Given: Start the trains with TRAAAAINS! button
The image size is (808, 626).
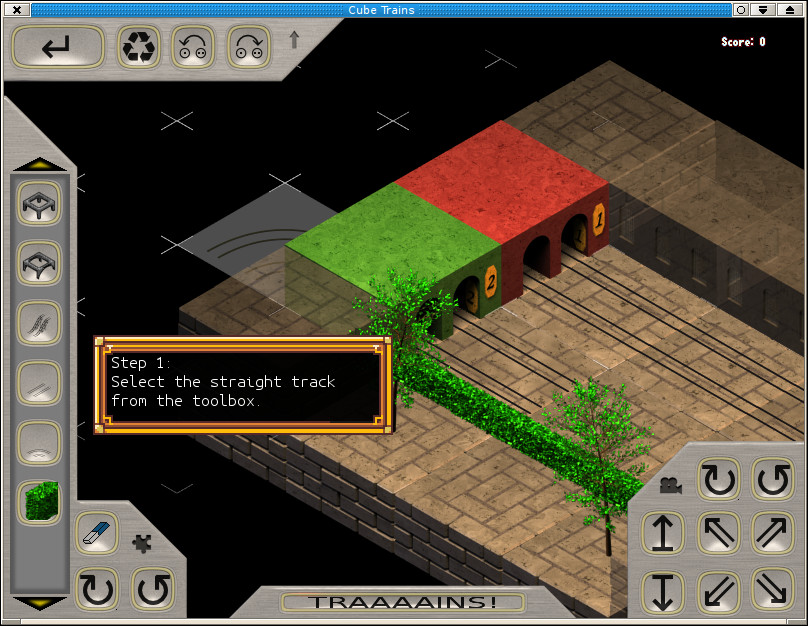Looking at the screenshot, I should click(x=402, y=602).
